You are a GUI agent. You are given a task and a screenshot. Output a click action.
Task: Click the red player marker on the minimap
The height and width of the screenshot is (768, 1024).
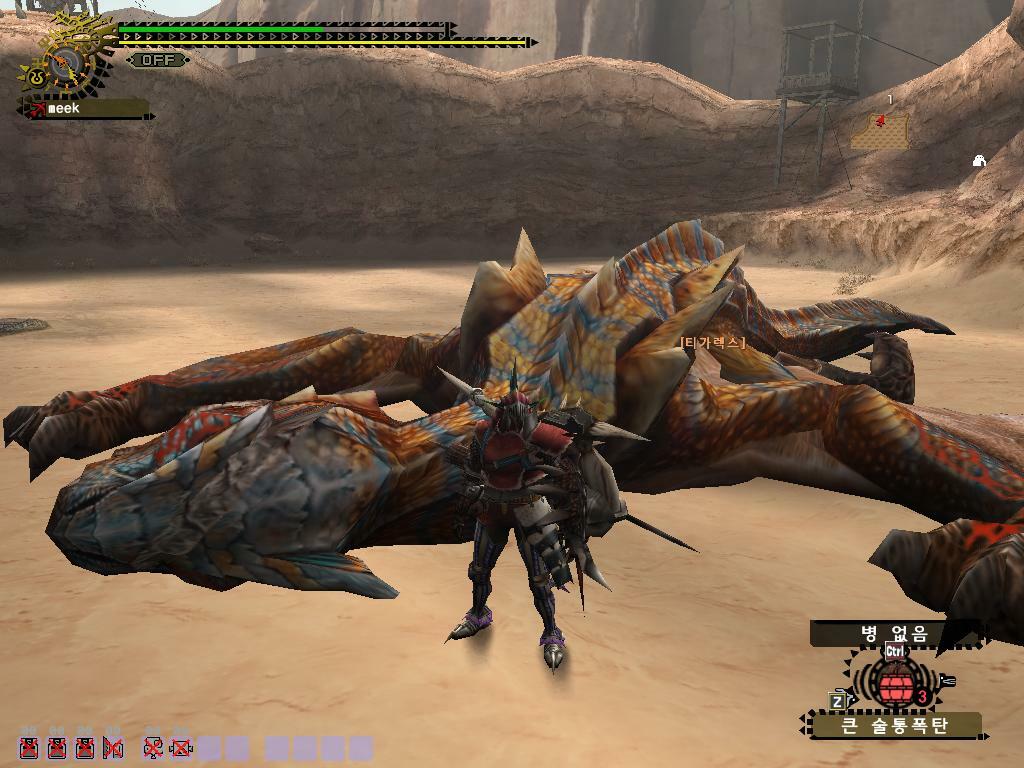(881, 121)
